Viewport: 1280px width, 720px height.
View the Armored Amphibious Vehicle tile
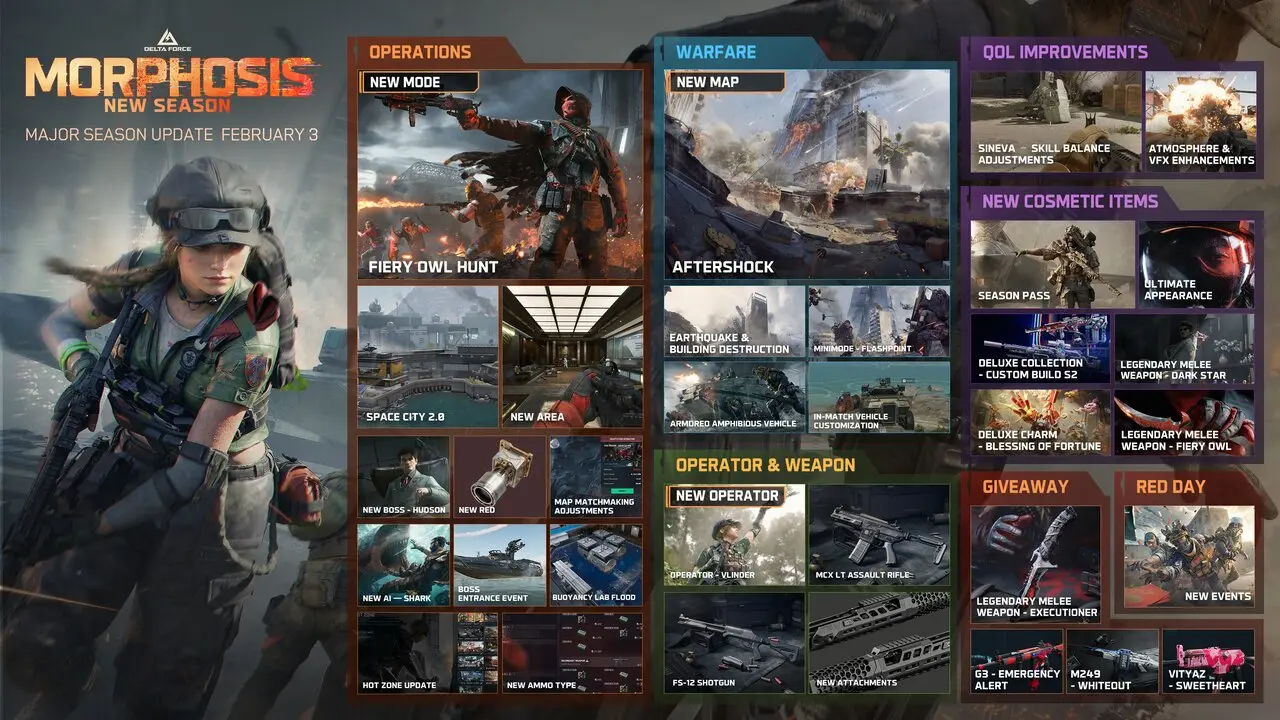click(x=734, y=396)
